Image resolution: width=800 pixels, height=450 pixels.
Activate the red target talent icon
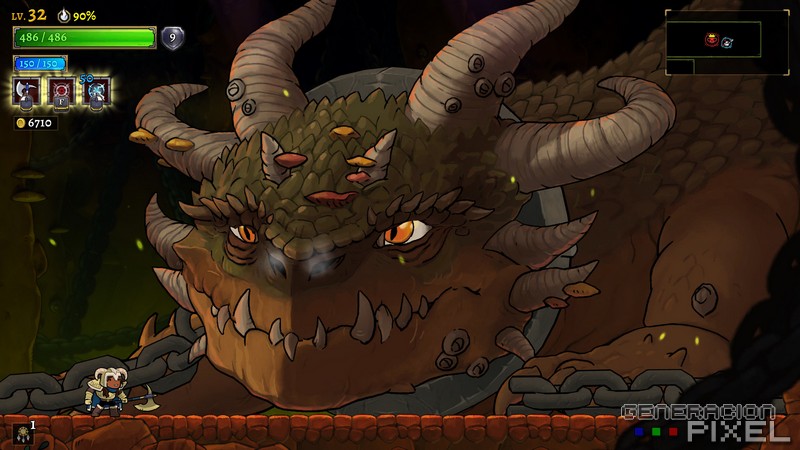point(60,91)
